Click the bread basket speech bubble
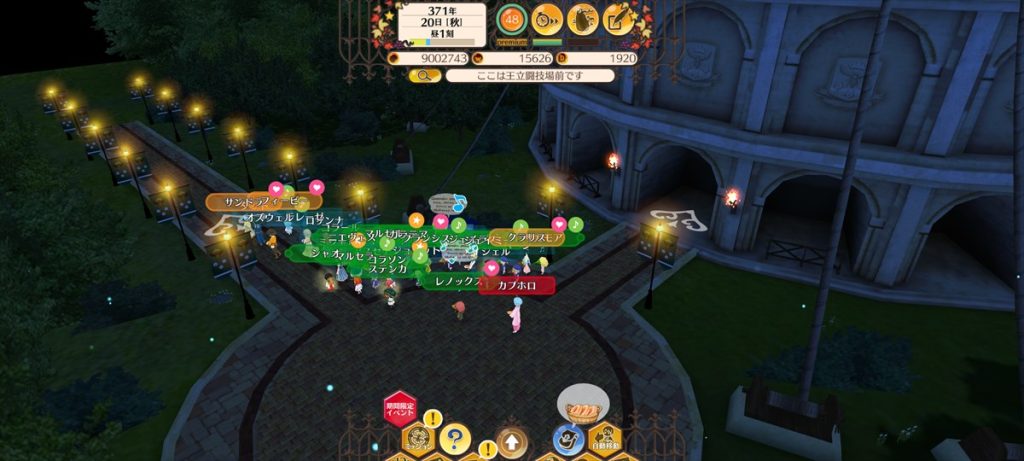Image resolution: width=1024 pixels, height=461 pixels. pyautogui.click(x=582, y=405)
